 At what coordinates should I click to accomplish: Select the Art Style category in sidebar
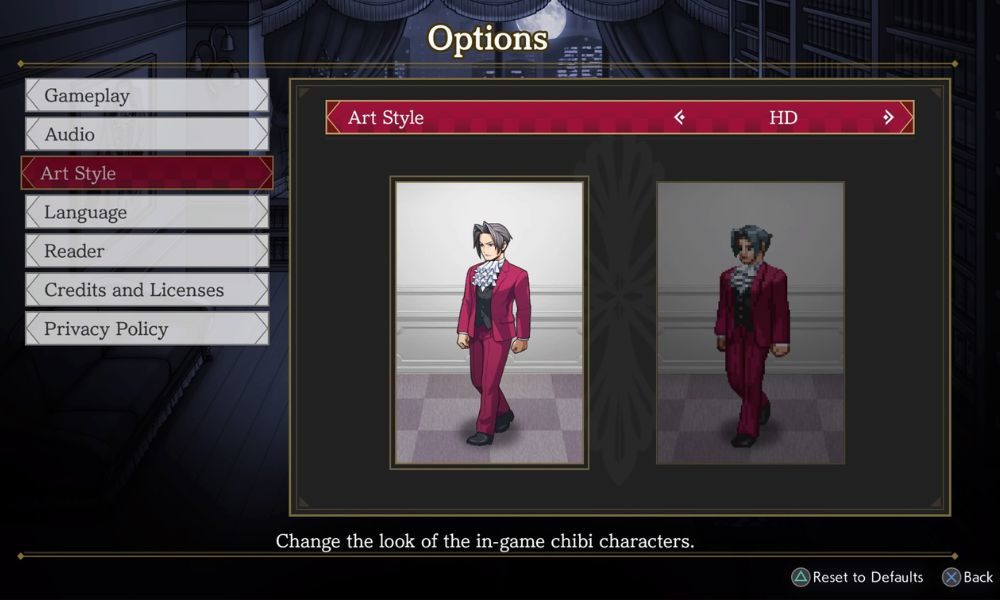point(146,173)
